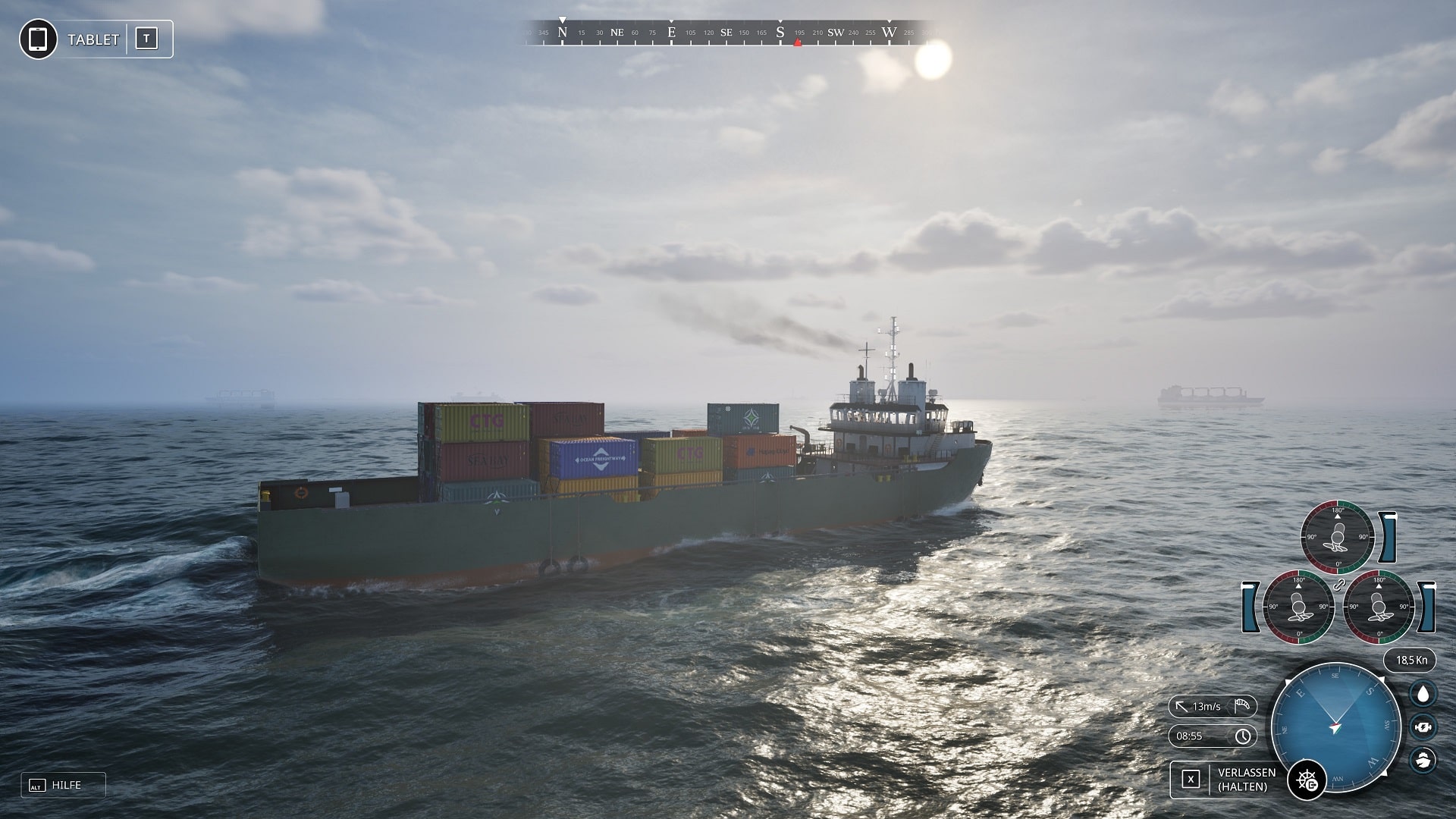Click the heading compass strip
This screenshot has width=1456, height=819.
pos(728,33)
